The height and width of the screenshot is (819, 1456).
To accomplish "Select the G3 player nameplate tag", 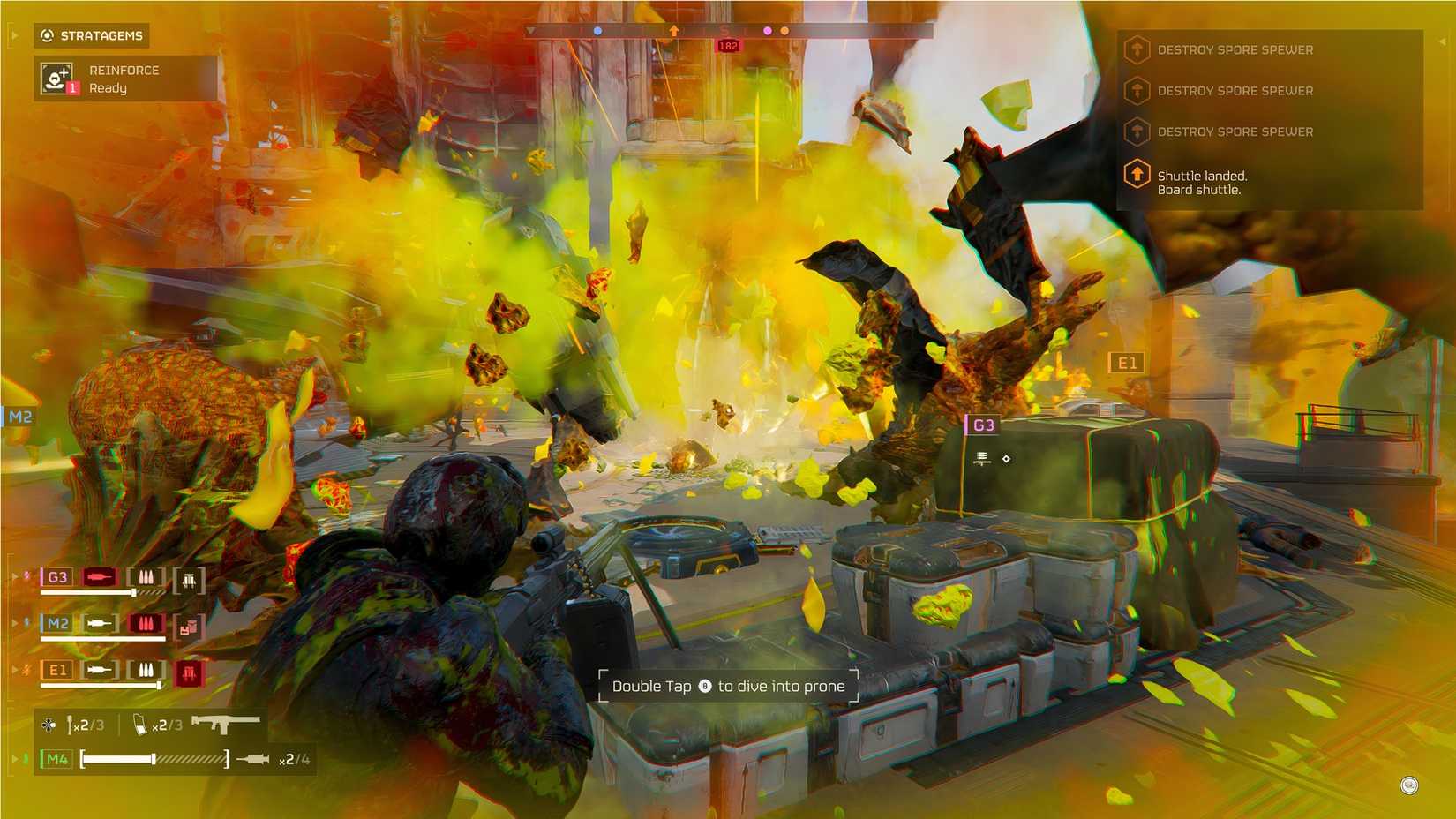I will click(x=984, y=425).
